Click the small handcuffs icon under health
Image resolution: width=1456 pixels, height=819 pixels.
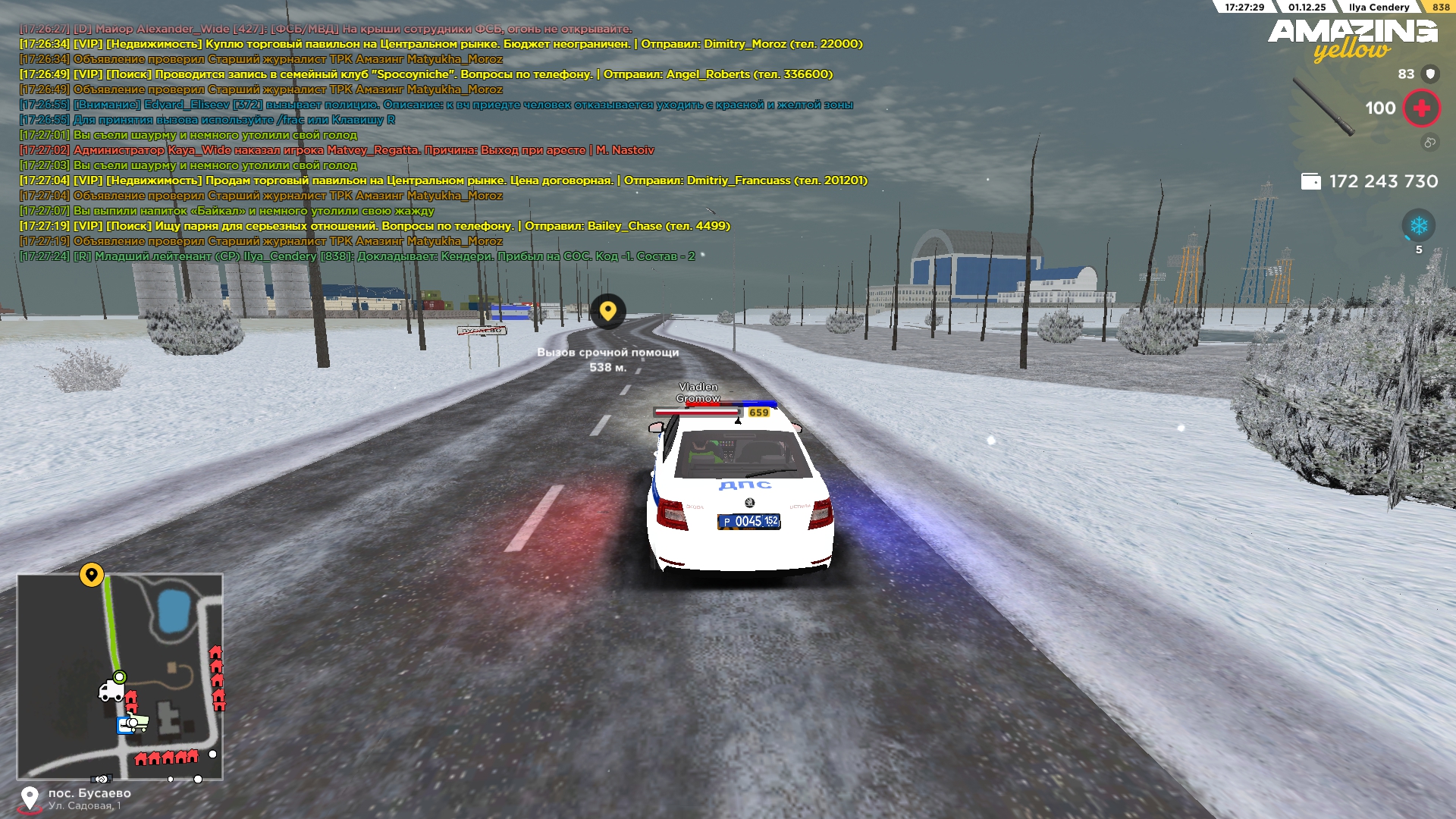[x=1429, y=143]
